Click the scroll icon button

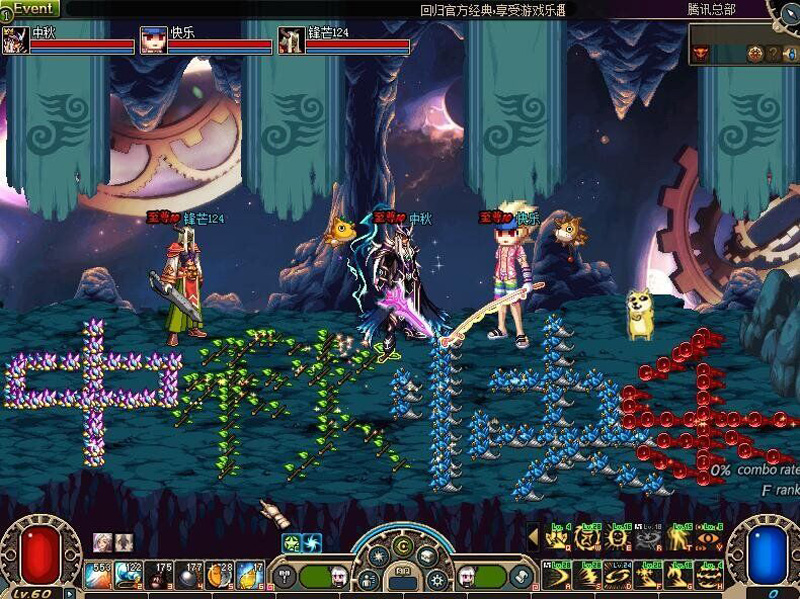[521, 577]
